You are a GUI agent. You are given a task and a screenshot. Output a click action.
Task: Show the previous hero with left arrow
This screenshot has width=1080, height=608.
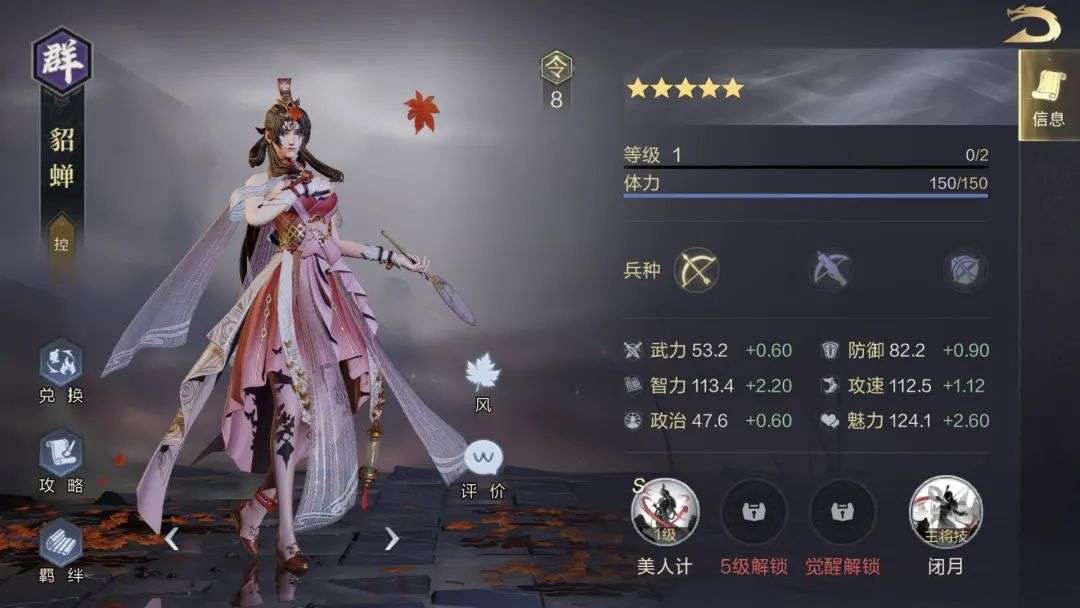(172, 539)
